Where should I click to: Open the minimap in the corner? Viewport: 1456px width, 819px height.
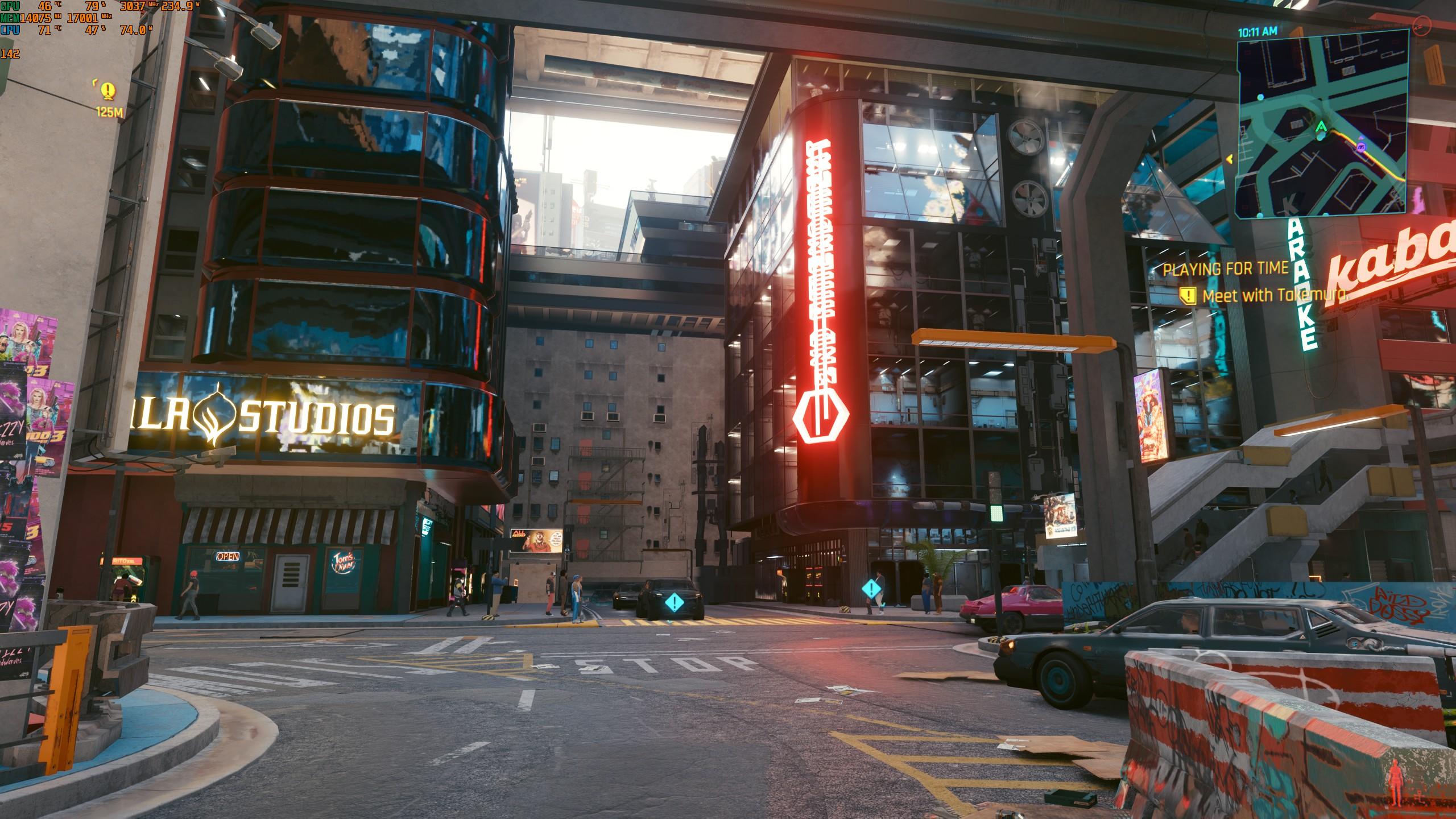1323,123
